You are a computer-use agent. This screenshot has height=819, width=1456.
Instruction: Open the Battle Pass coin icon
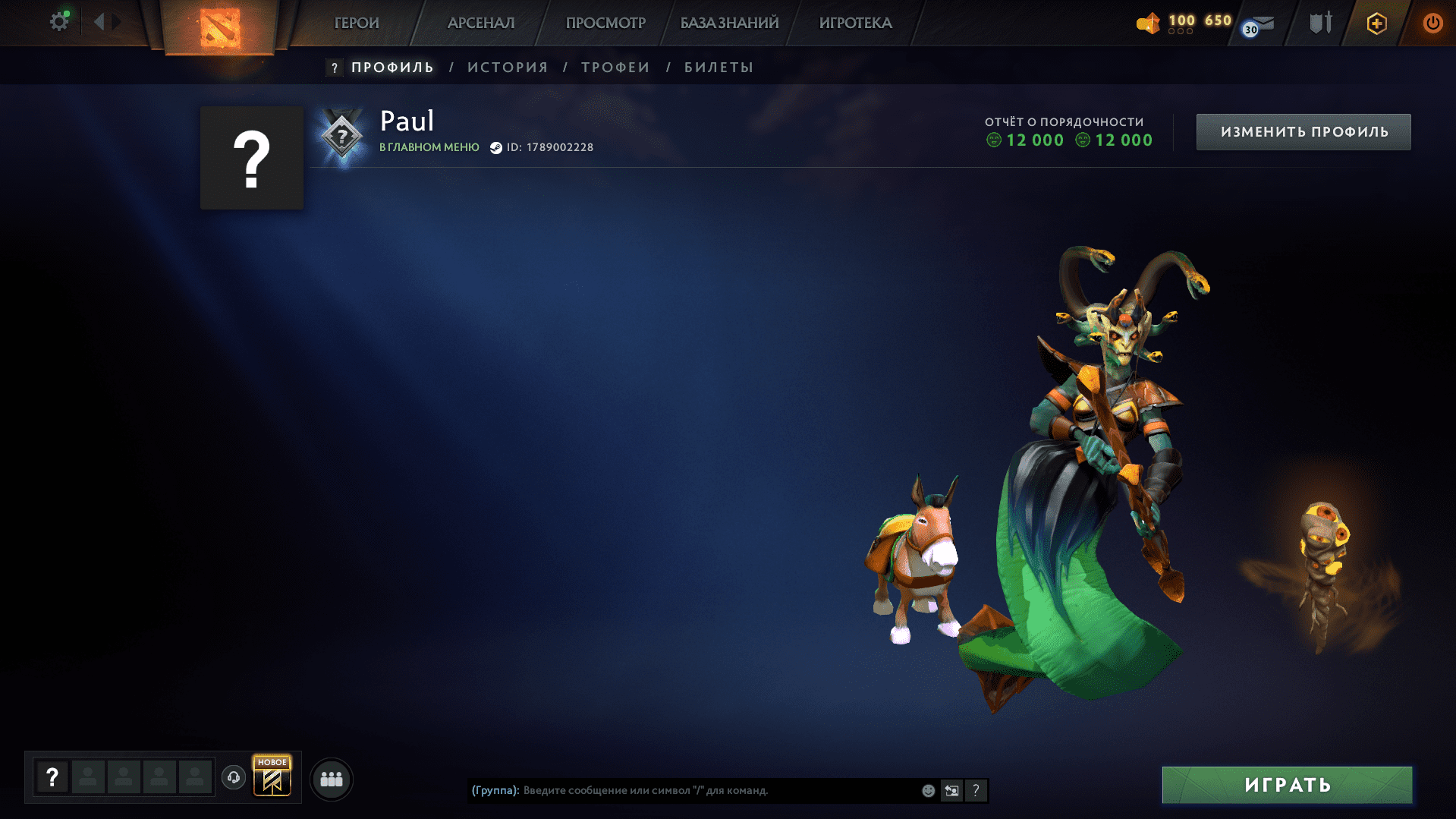[1148, 24]
